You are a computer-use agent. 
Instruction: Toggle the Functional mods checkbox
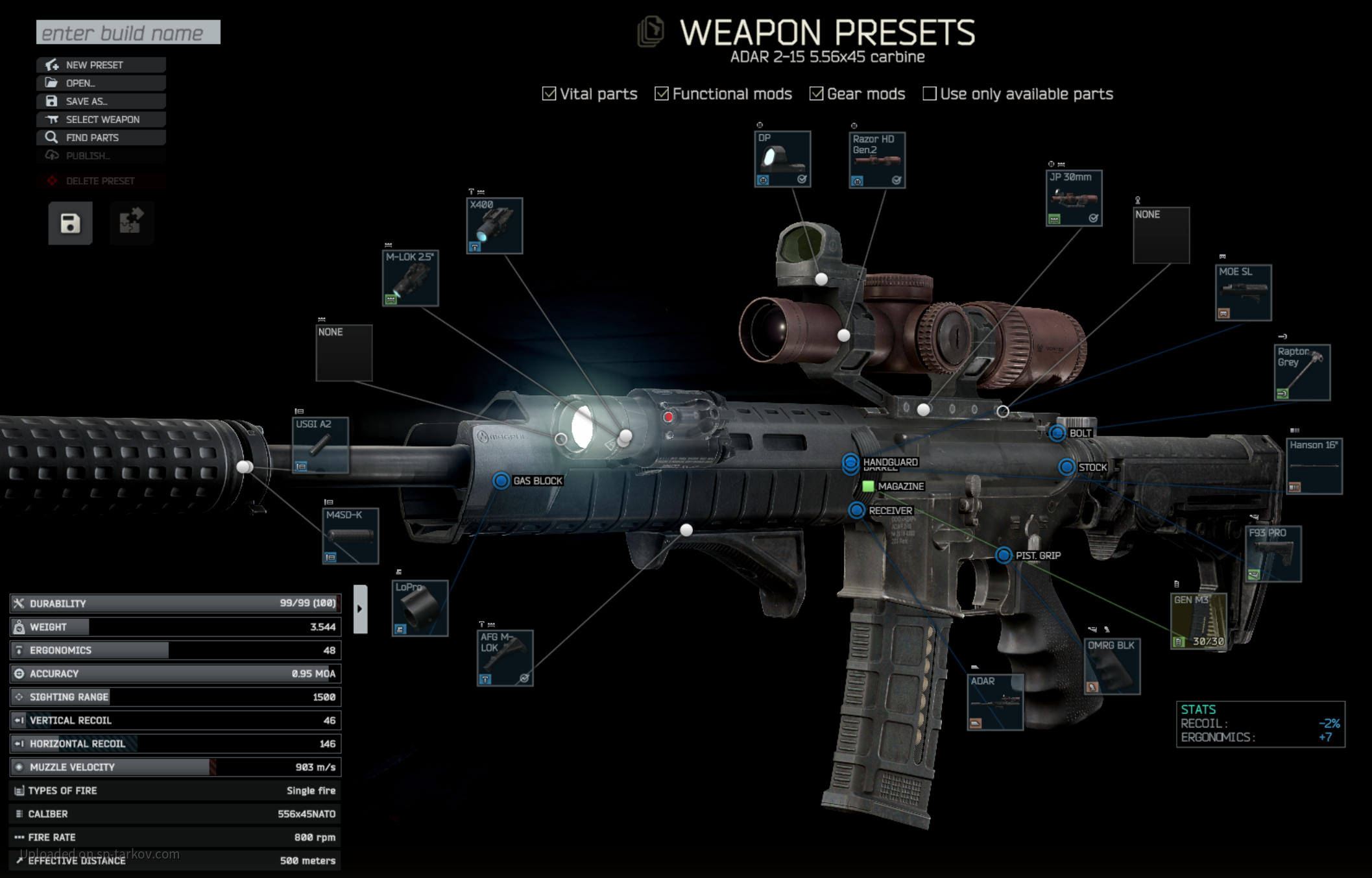click(662, 94)
